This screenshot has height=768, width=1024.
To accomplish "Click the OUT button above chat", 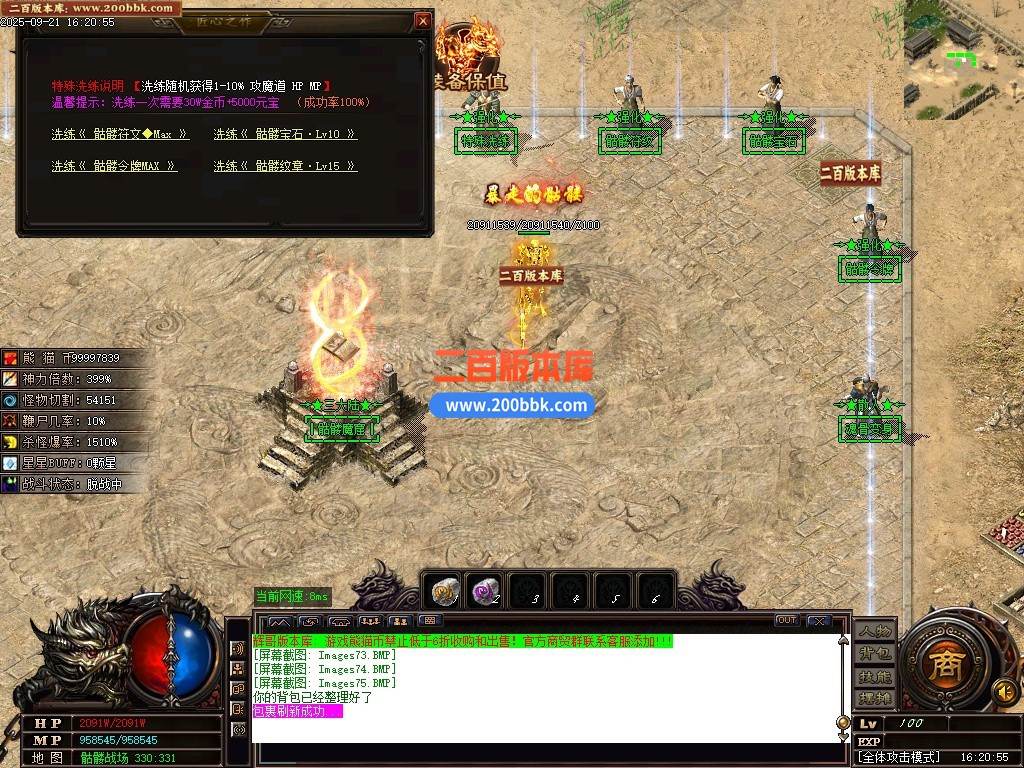I will [787, 621].
